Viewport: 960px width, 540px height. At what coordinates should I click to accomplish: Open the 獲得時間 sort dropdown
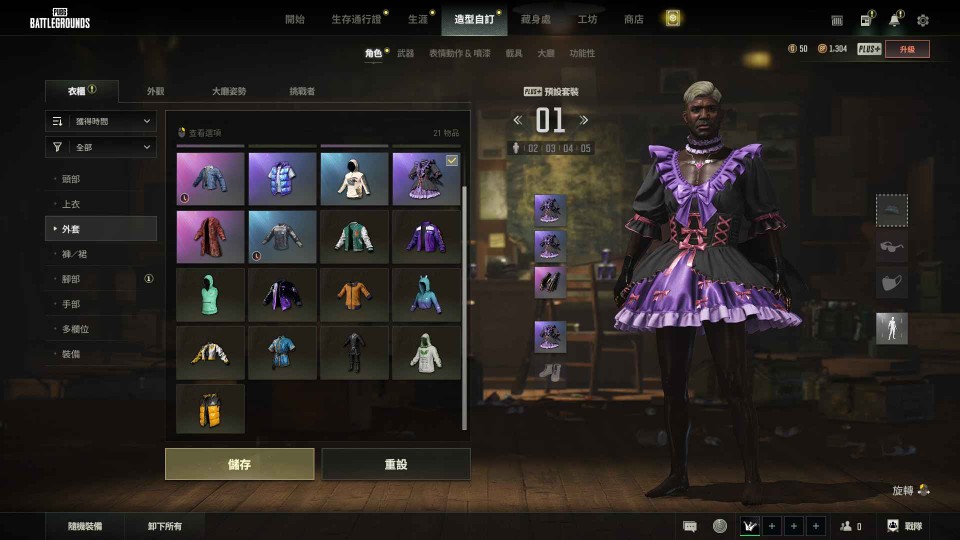pyautogui.click(x=101, y=121)
